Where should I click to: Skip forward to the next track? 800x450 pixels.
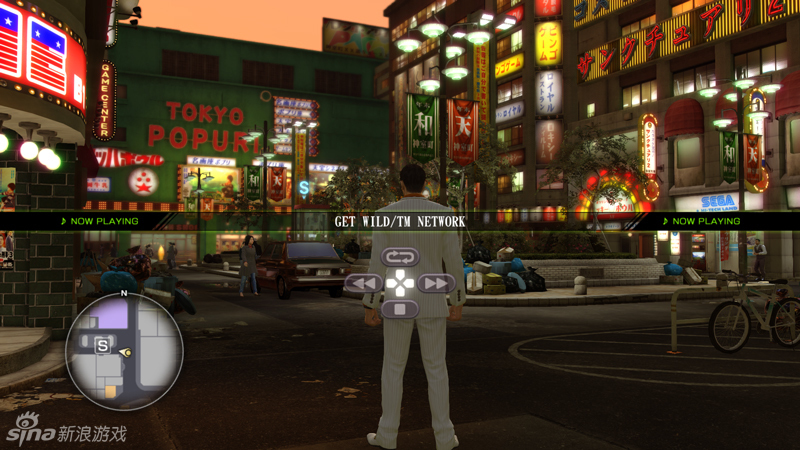[436, 284]
